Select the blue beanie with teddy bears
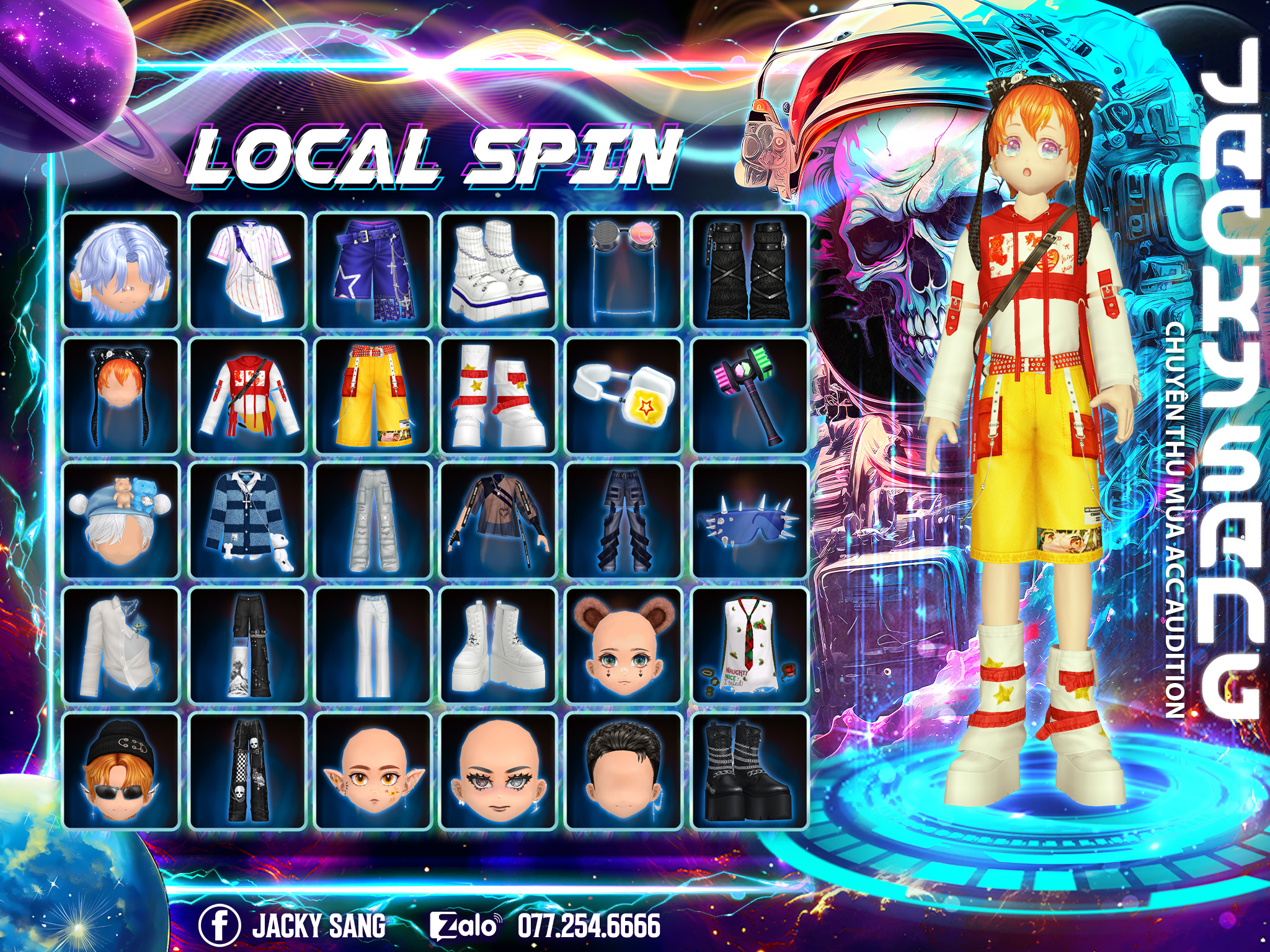Image resolution: width=1270 pixels, height=952 pixels. pos(121,521)
